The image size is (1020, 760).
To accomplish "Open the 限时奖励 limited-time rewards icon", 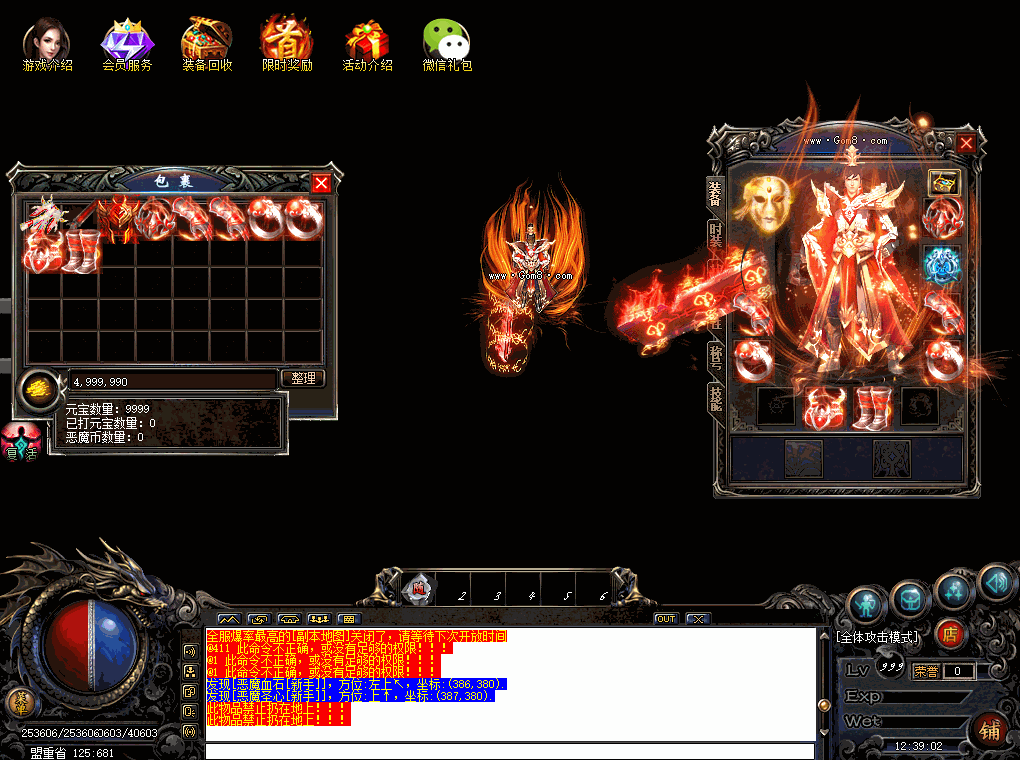I will (287, 42).
